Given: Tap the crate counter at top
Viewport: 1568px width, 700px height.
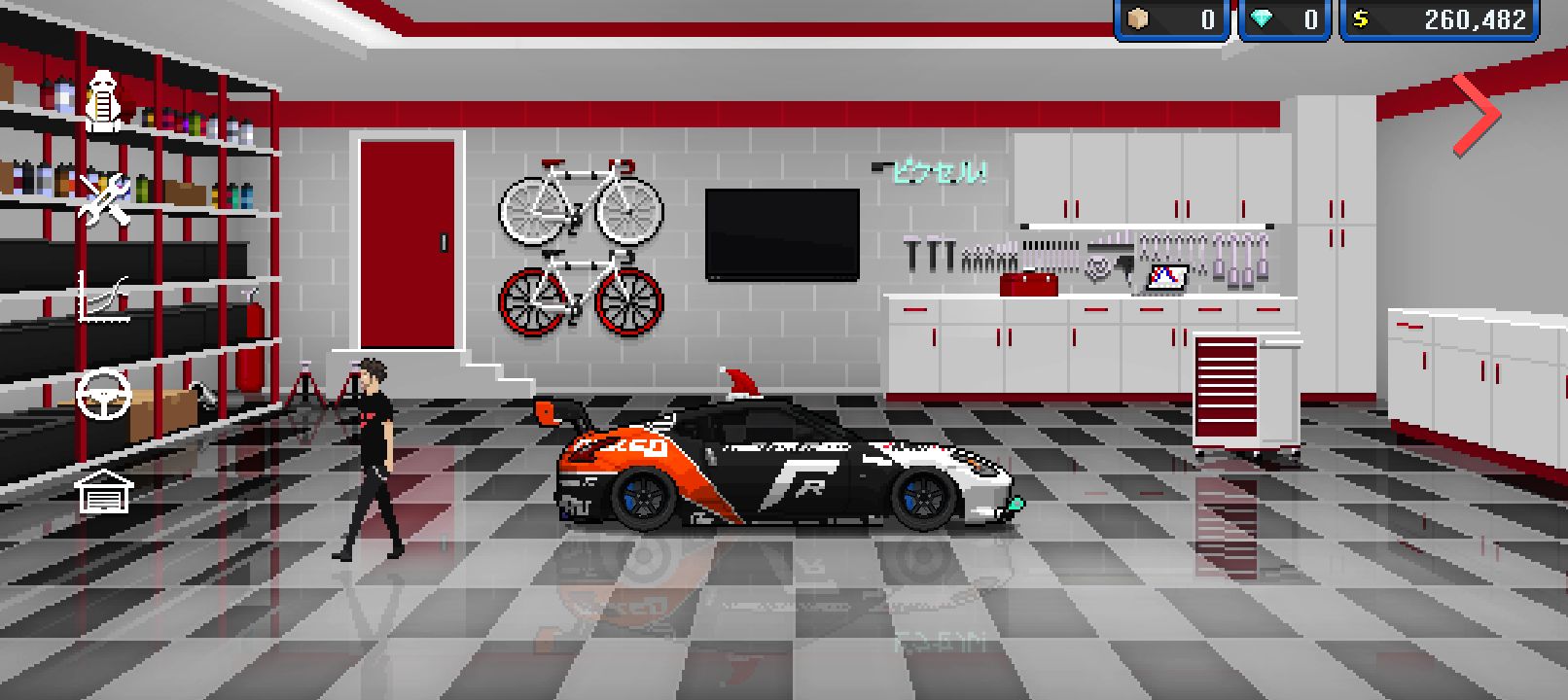Looking at the screenshot, I should [x=1174, y=19].
